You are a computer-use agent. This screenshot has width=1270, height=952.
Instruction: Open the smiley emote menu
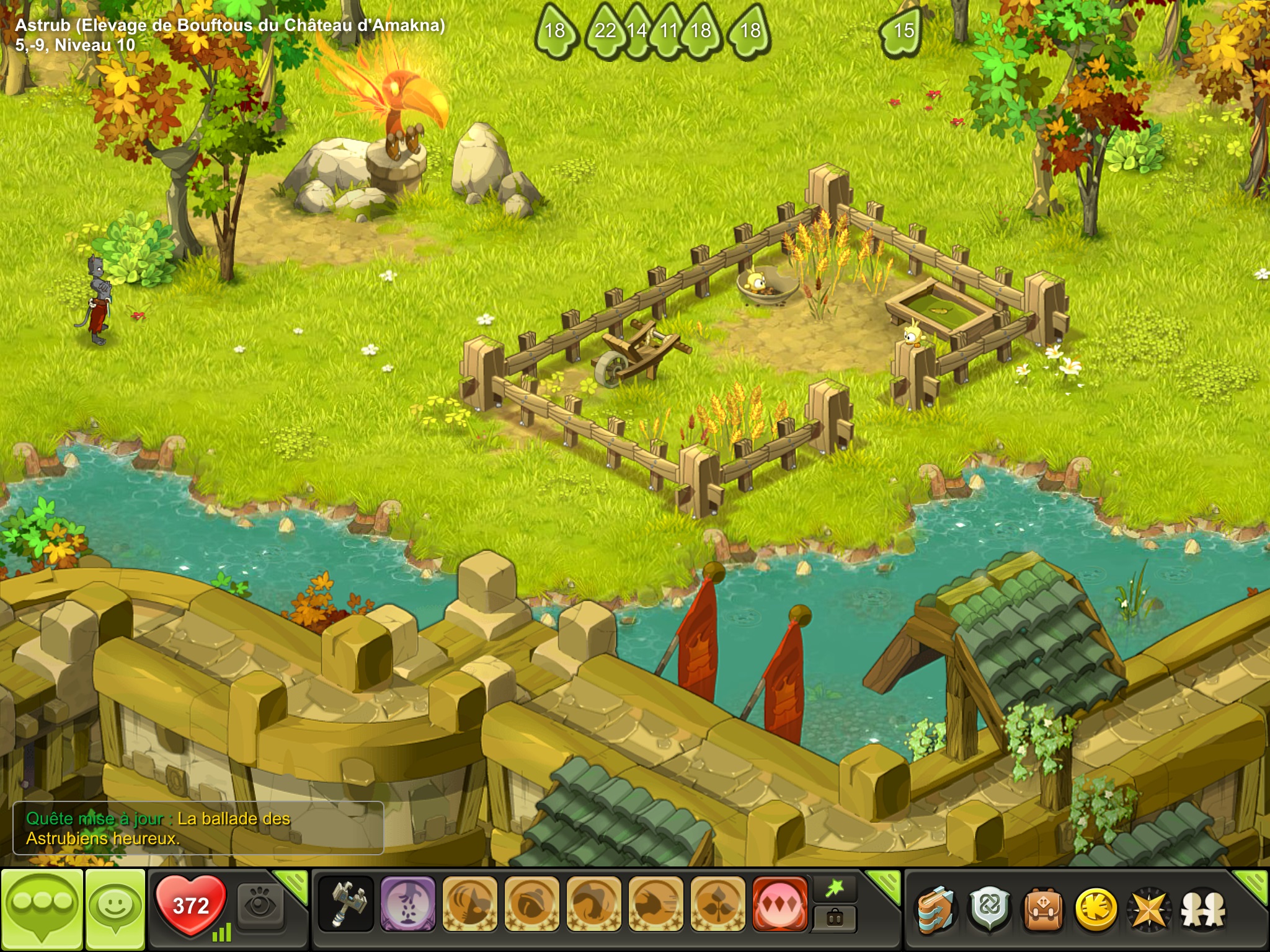(x=115, y=909)
